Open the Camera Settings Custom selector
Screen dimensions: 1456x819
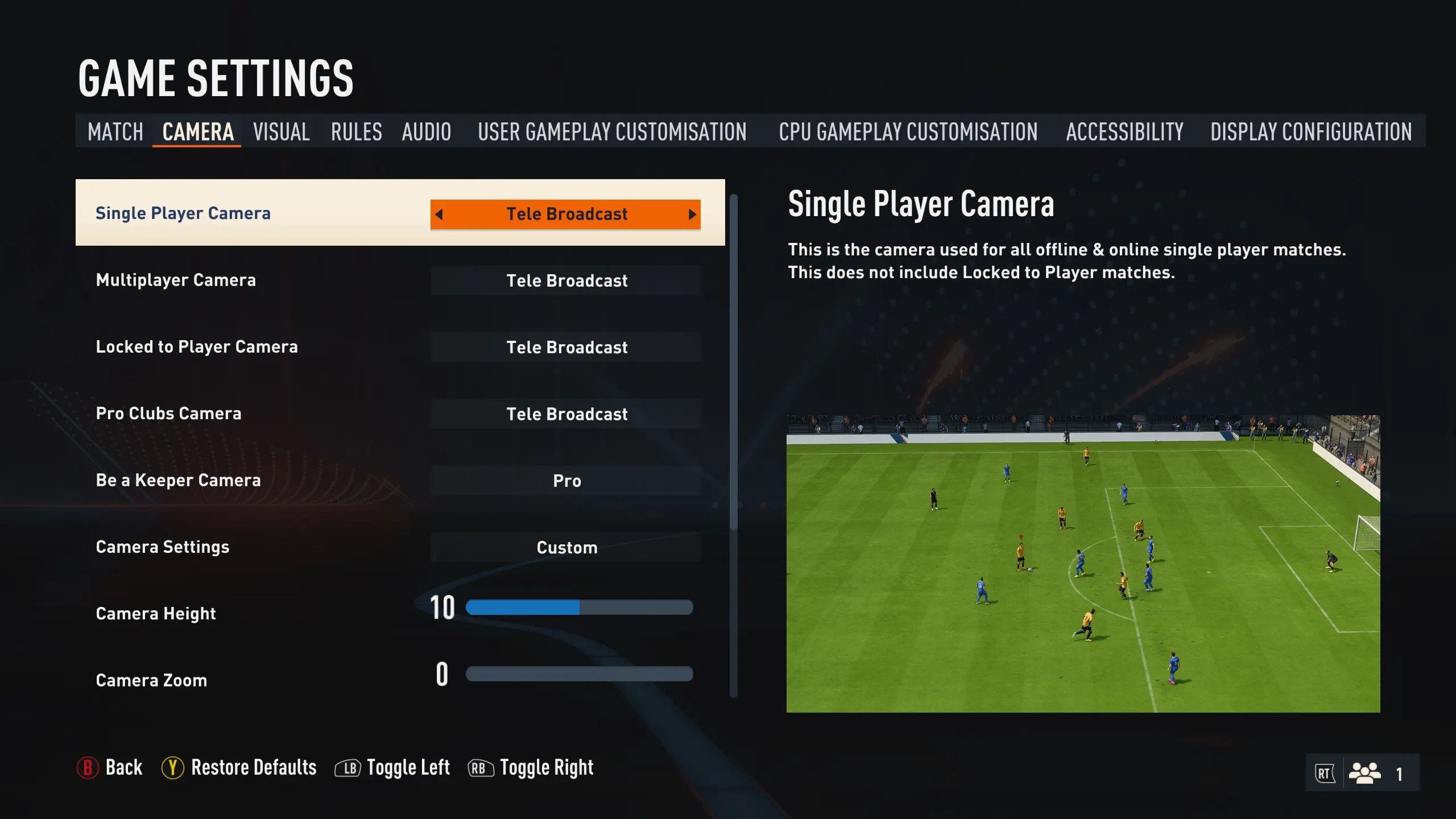click(565, 547)
